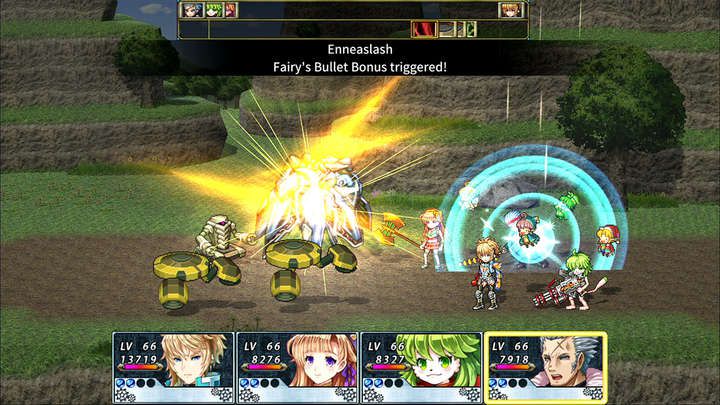Click the blond portrait at turn bar's end
Image resolution: width=720 pixels, height=405 pixels.
pyautogui.click(x=510, y=10)
